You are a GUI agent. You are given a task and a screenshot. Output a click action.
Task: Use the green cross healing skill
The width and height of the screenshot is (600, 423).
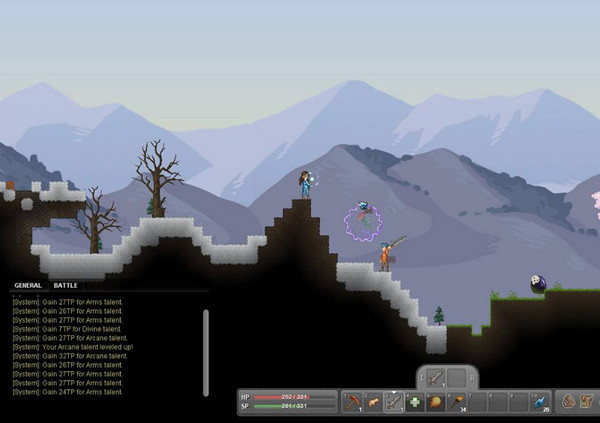point(414,401)
